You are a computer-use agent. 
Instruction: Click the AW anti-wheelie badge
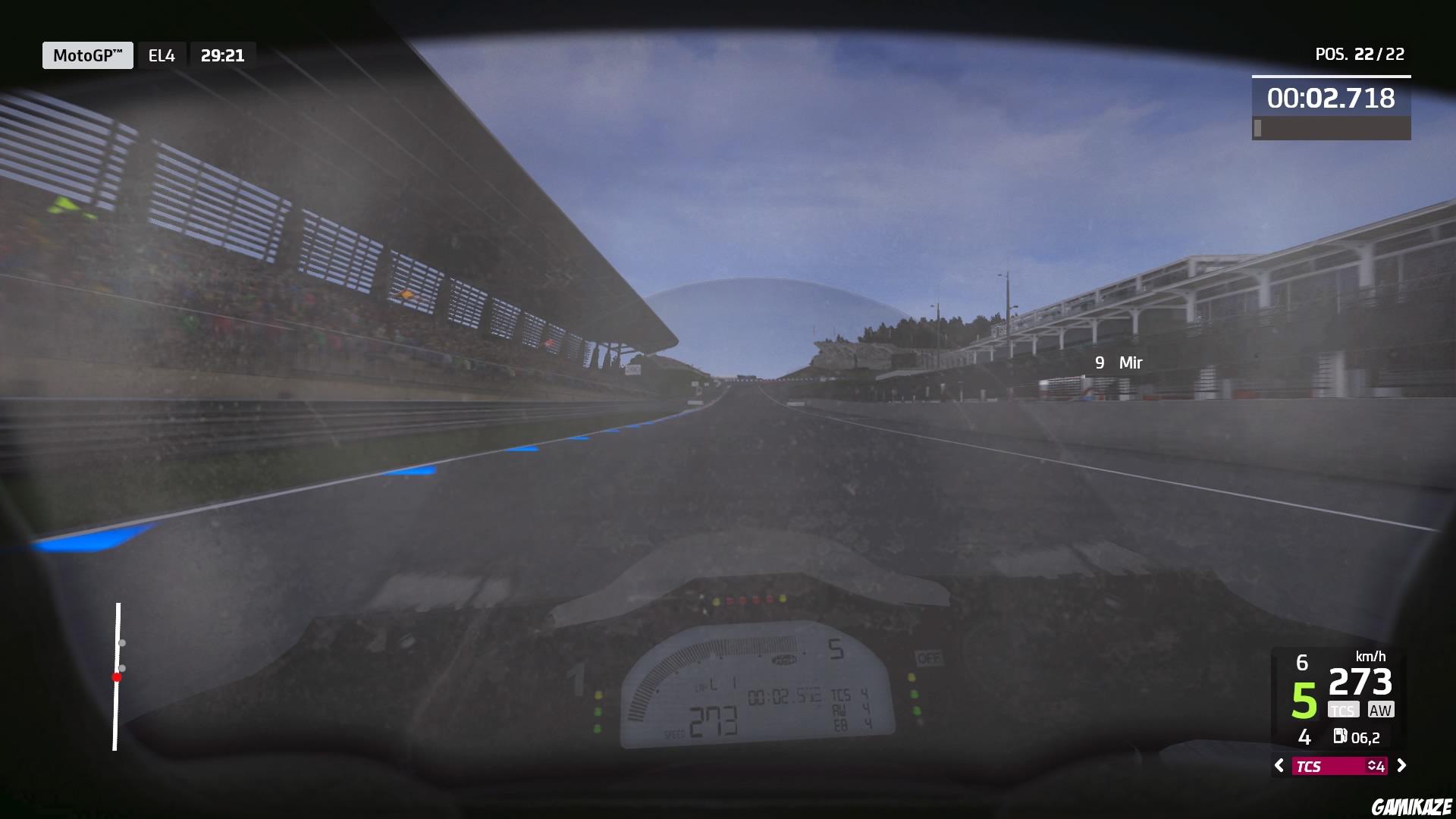point(1380,710)
